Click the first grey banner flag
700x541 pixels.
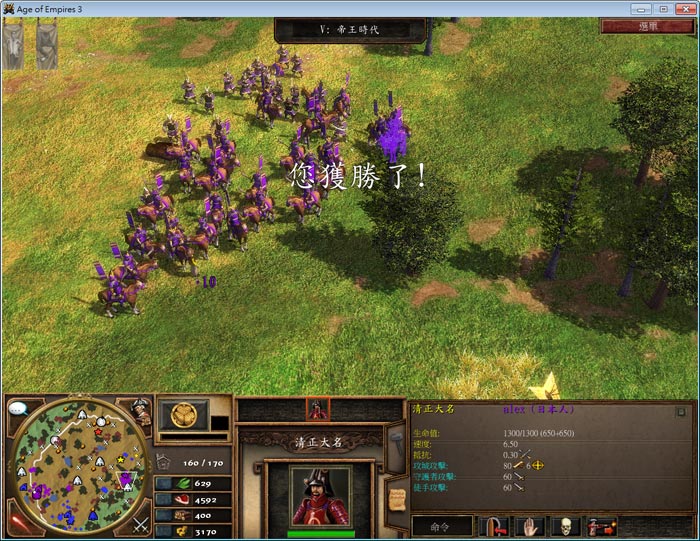coord(13,45)
